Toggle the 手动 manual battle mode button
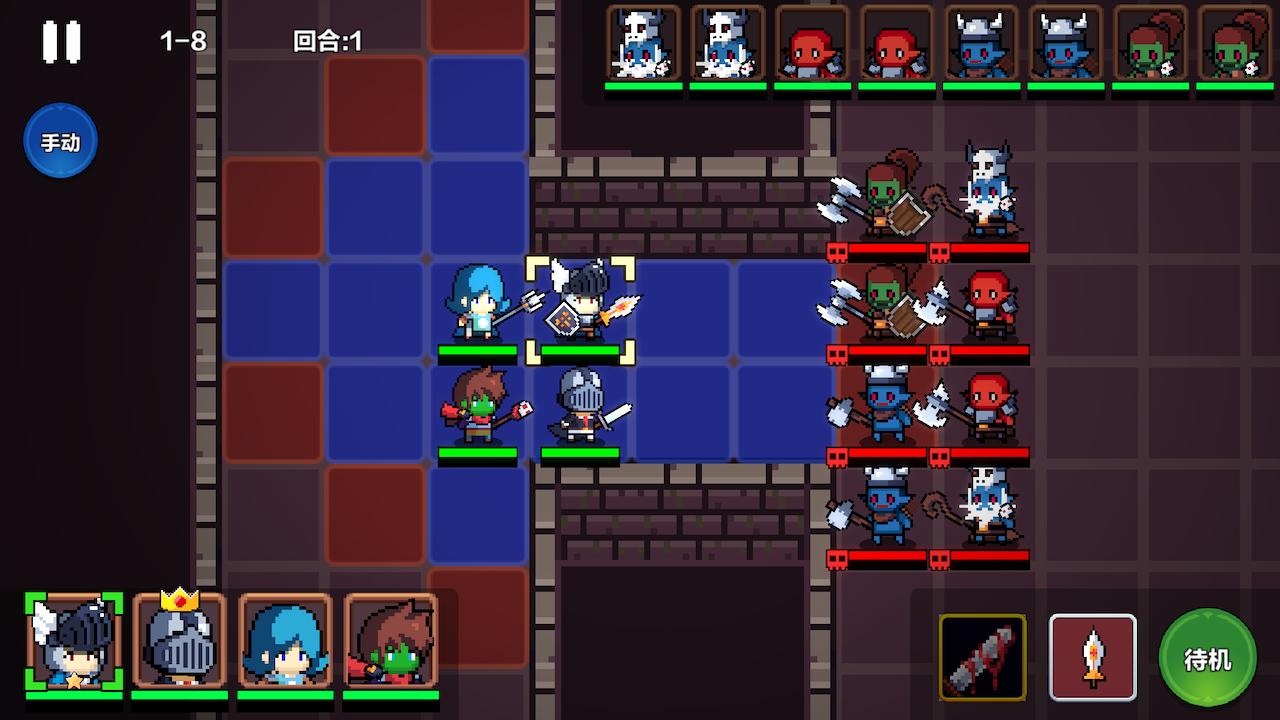The width and height of the screenshot is (1280, 720). (x=60, y=141)
